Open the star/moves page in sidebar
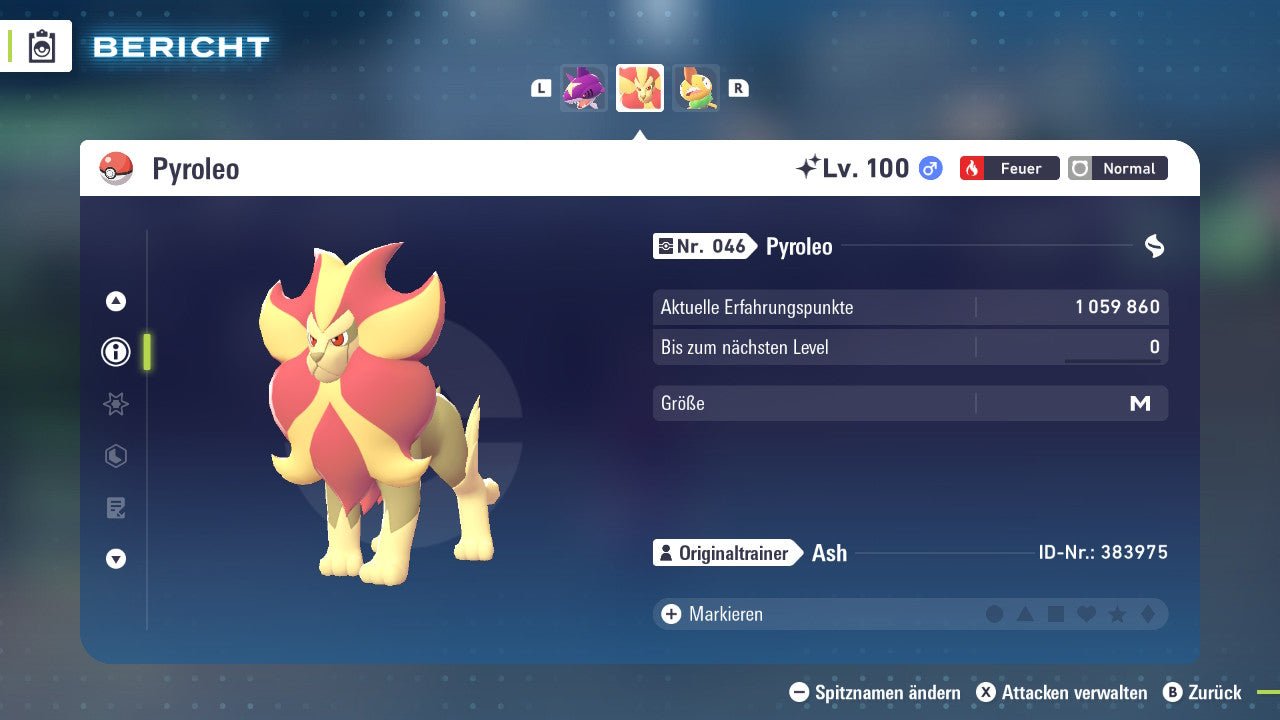 pos(115,404)
